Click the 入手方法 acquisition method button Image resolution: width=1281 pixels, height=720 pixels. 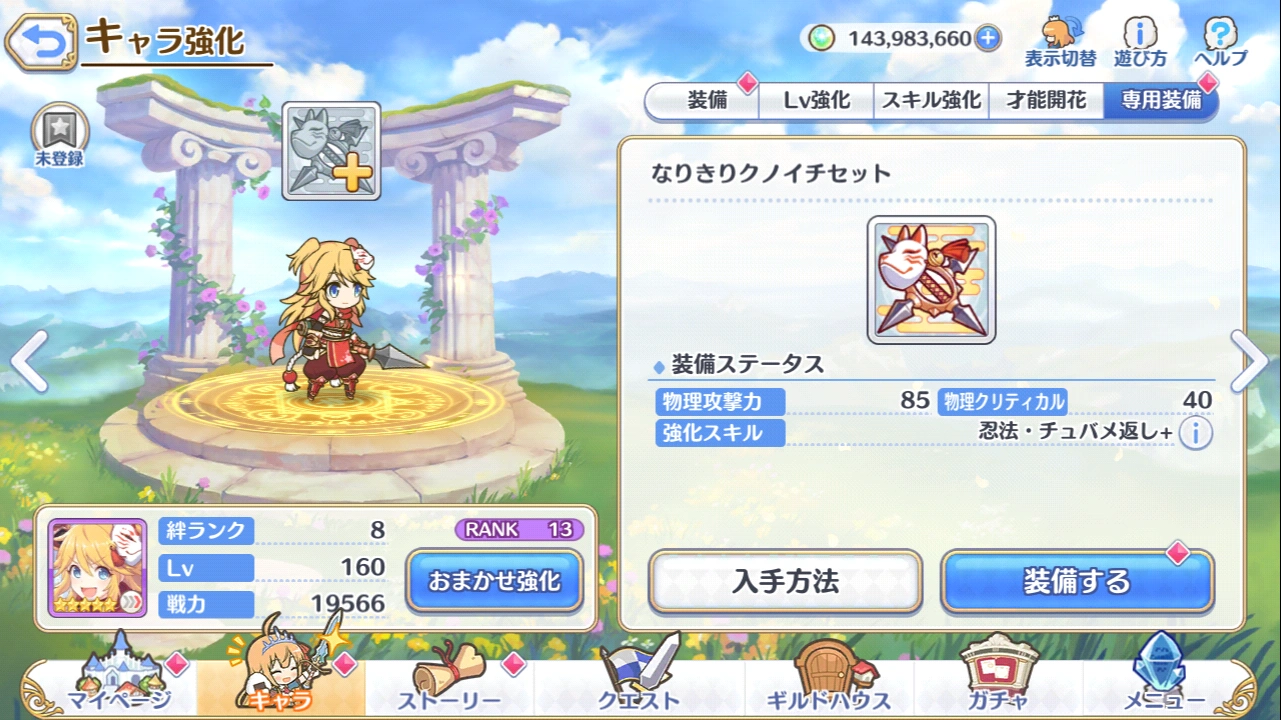coord(789,582)
